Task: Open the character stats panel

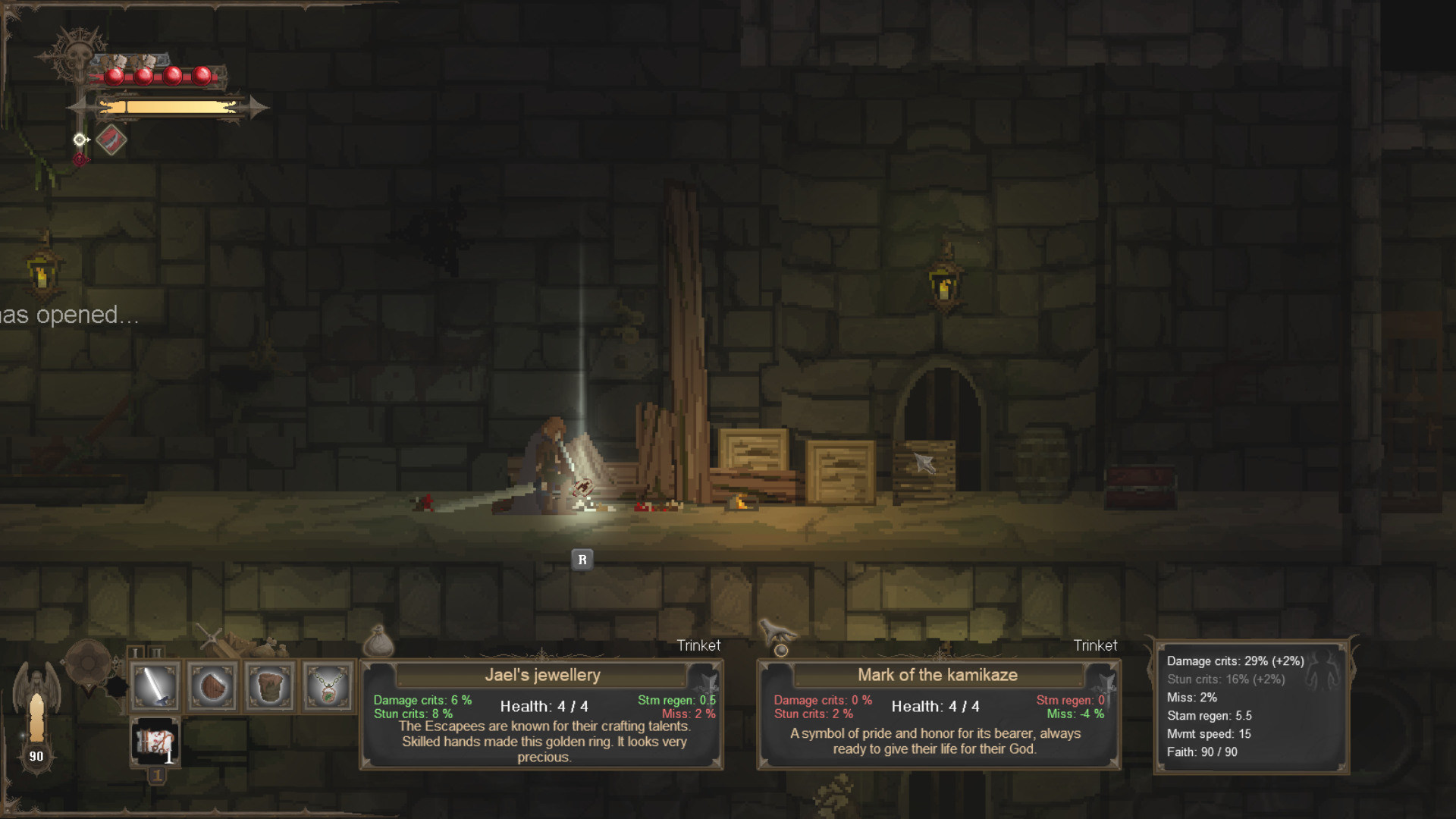Action: coord(1251,707)
